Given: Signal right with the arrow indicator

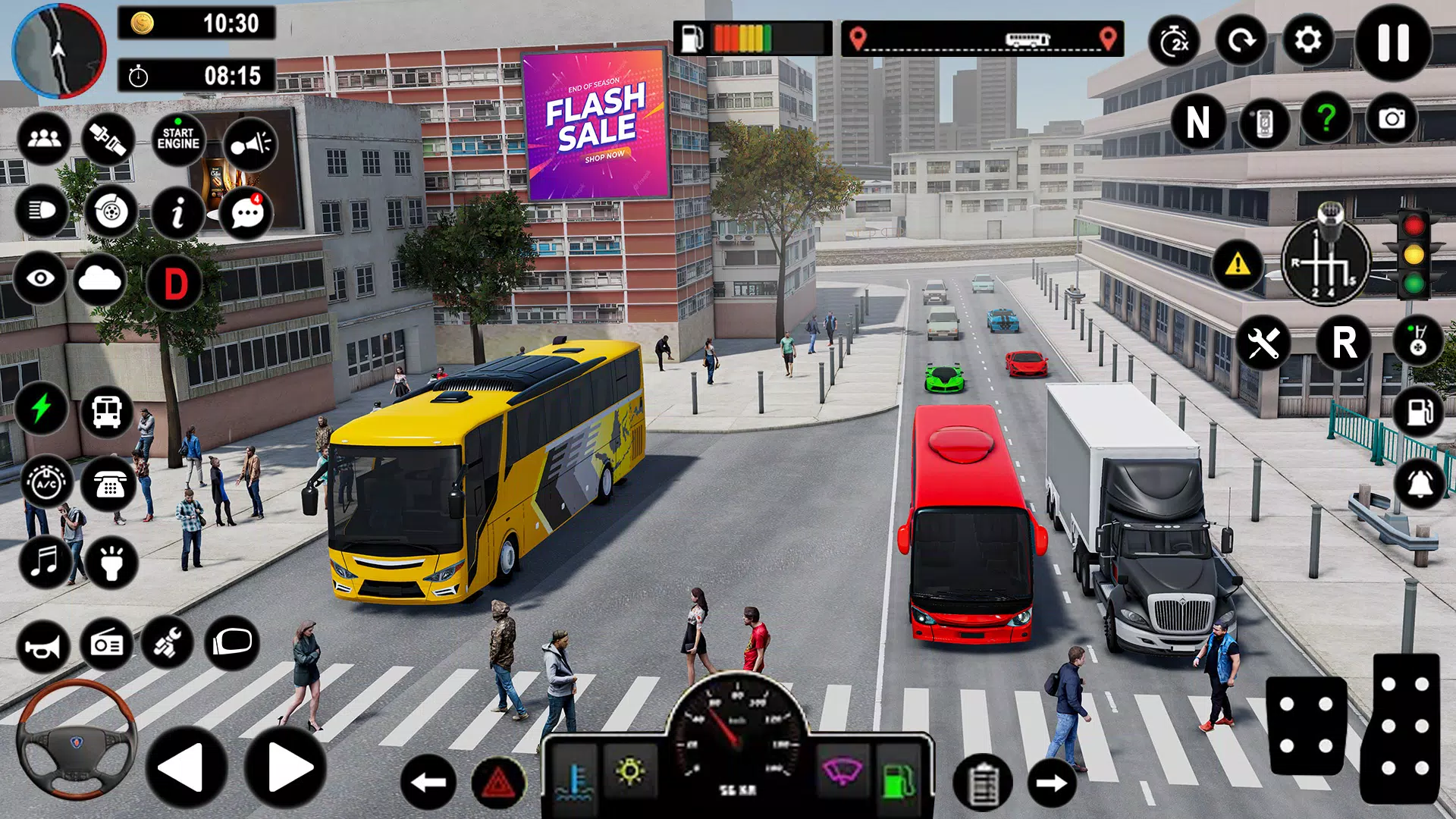Looking at the screenshot, I should point(1052,783).
